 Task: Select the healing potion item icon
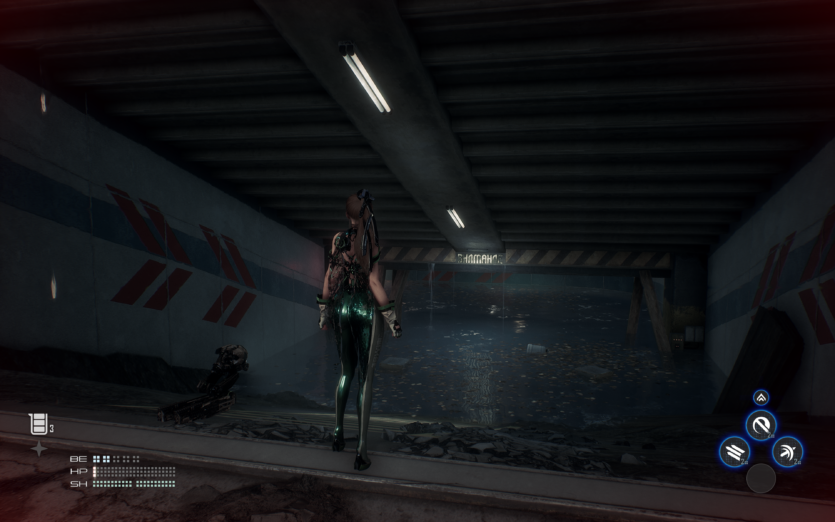click(37, 424)
